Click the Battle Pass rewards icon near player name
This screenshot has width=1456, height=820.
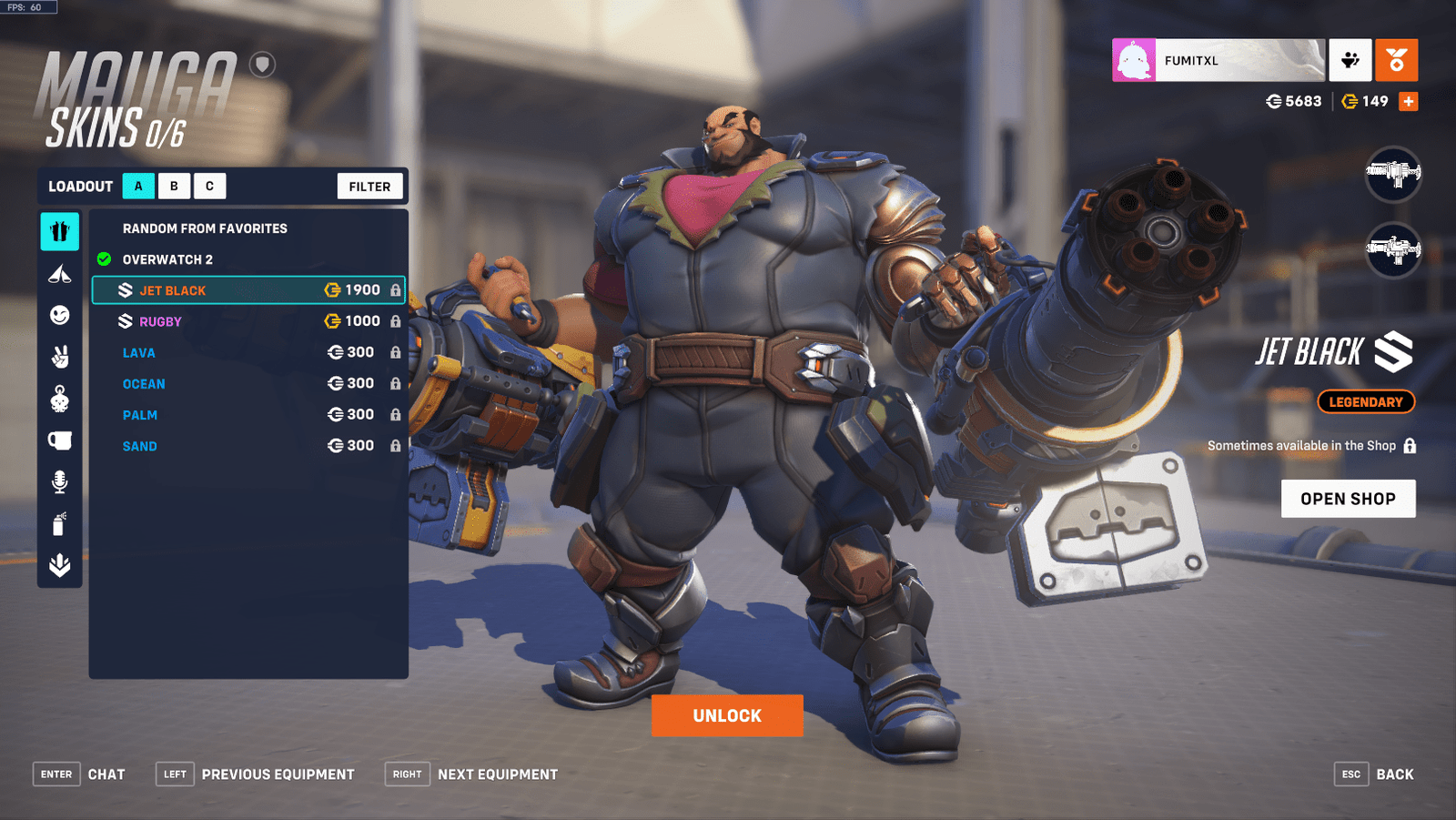[1352, 58]
